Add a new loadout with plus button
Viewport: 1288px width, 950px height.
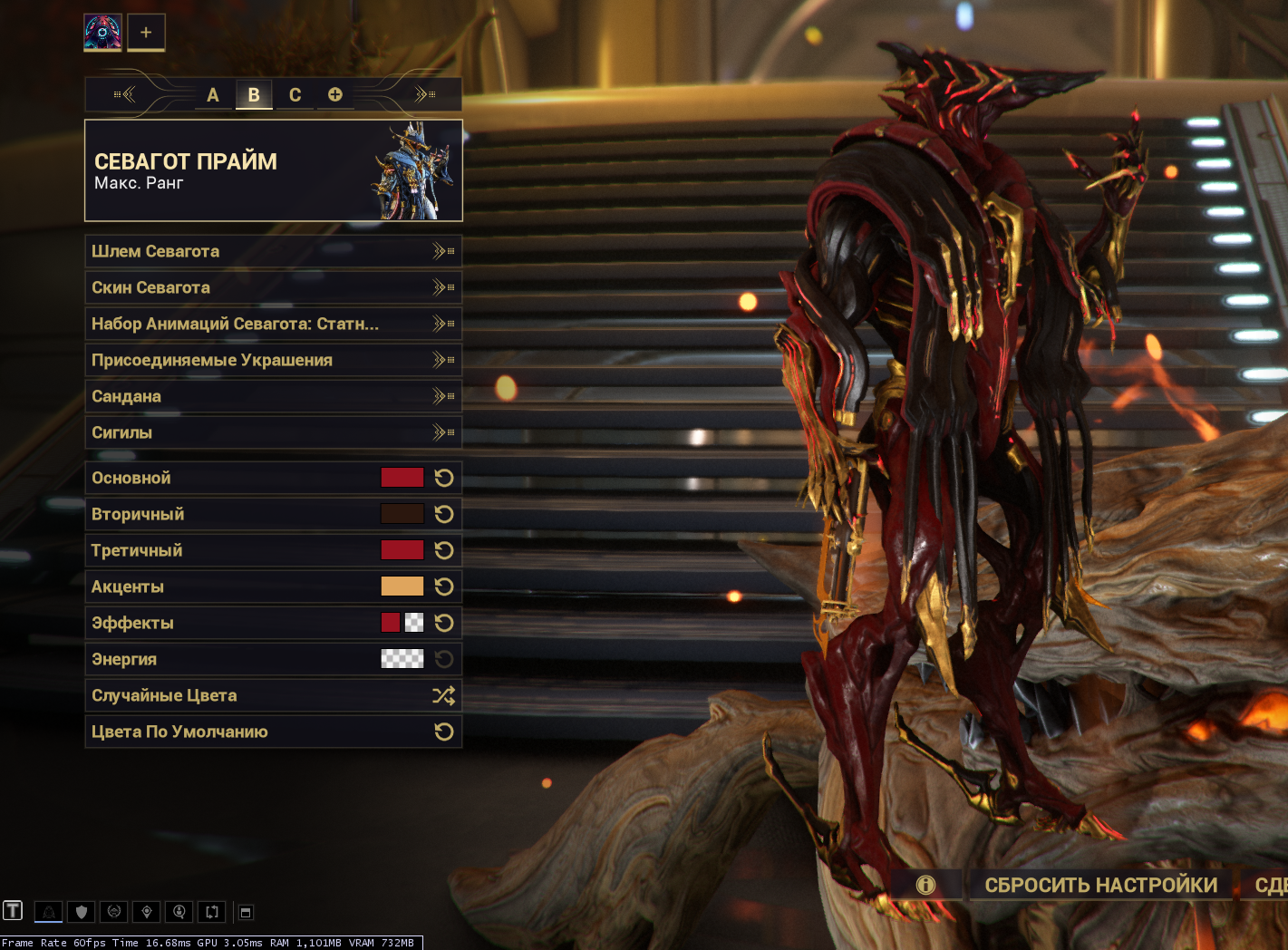[146, 33]
